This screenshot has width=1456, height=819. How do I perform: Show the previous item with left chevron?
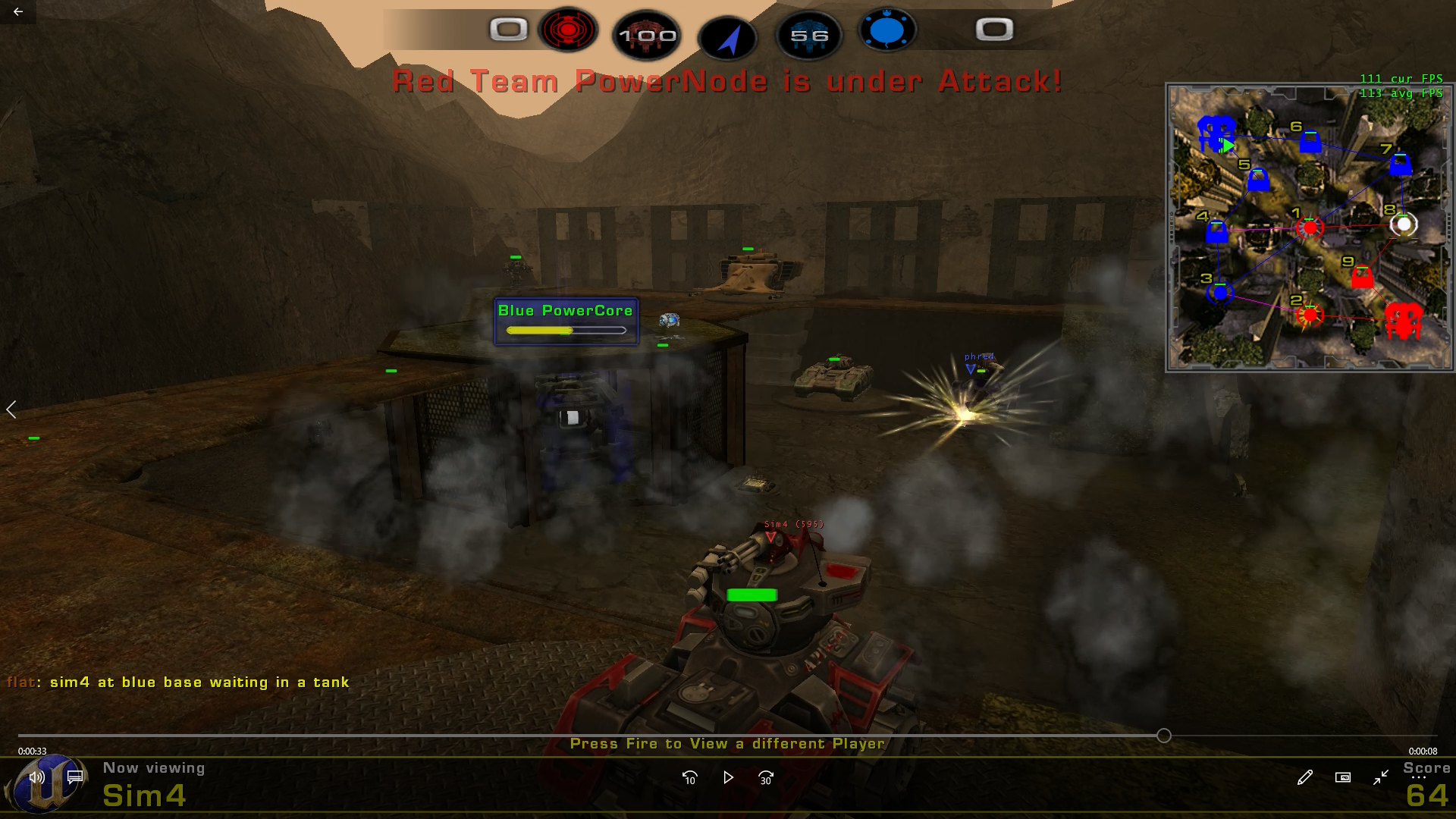click(x=11, y=409)
